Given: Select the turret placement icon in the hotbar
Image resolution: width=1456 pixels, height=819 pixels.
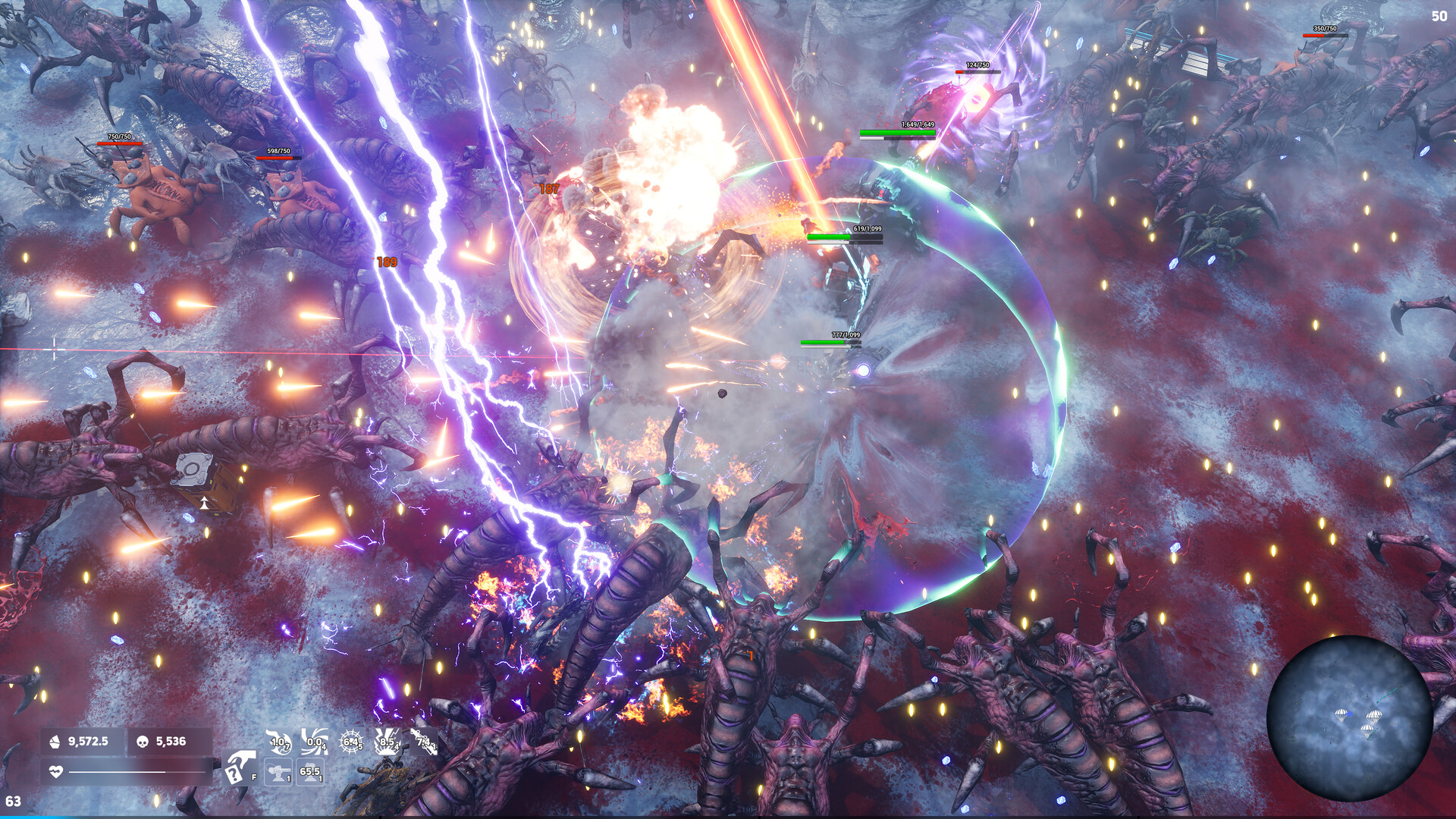Looking at the screenshot, I should (278, 771).
